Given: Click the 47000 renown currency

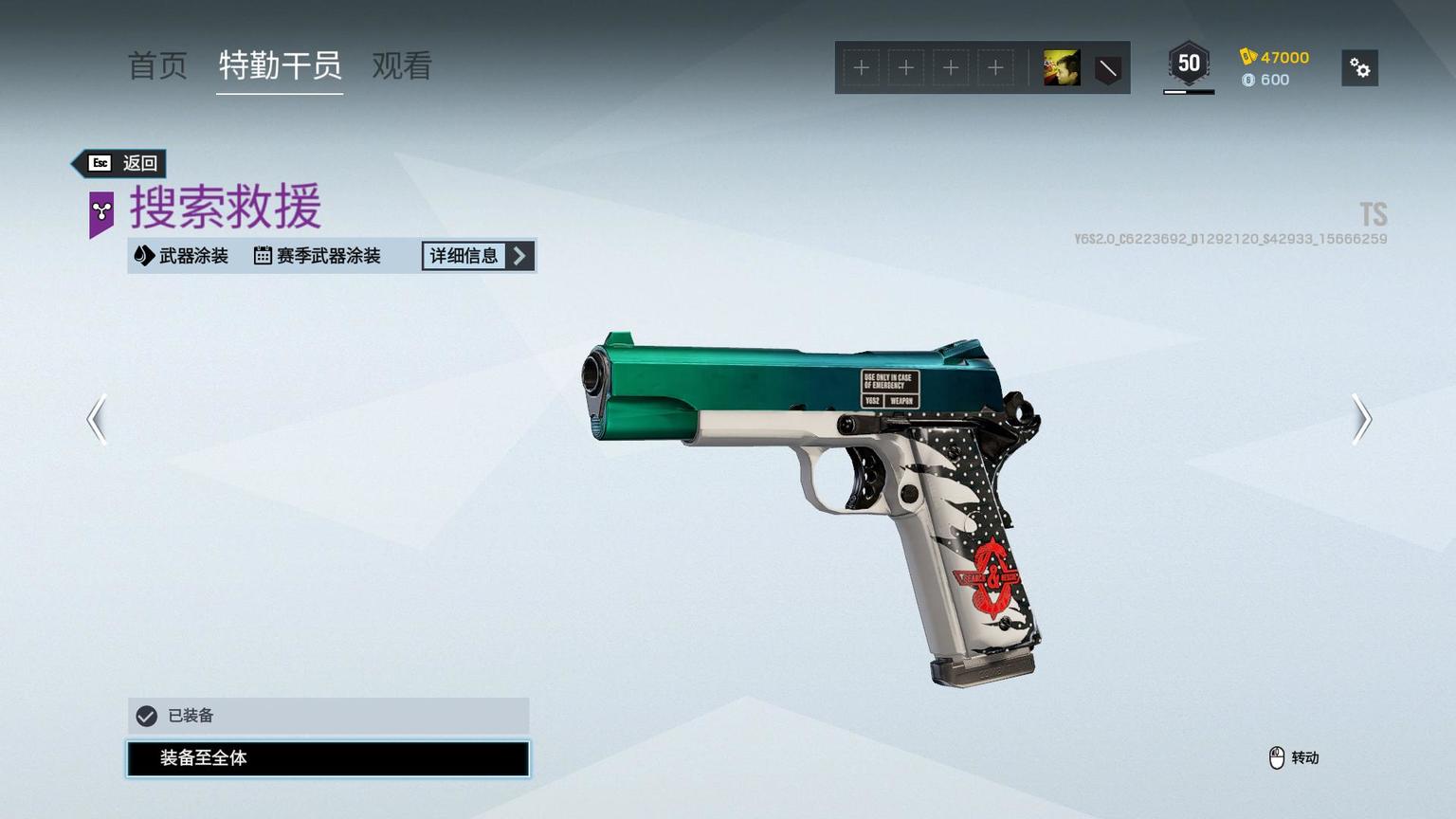Looking at the screenshot, I should 1275,57.
